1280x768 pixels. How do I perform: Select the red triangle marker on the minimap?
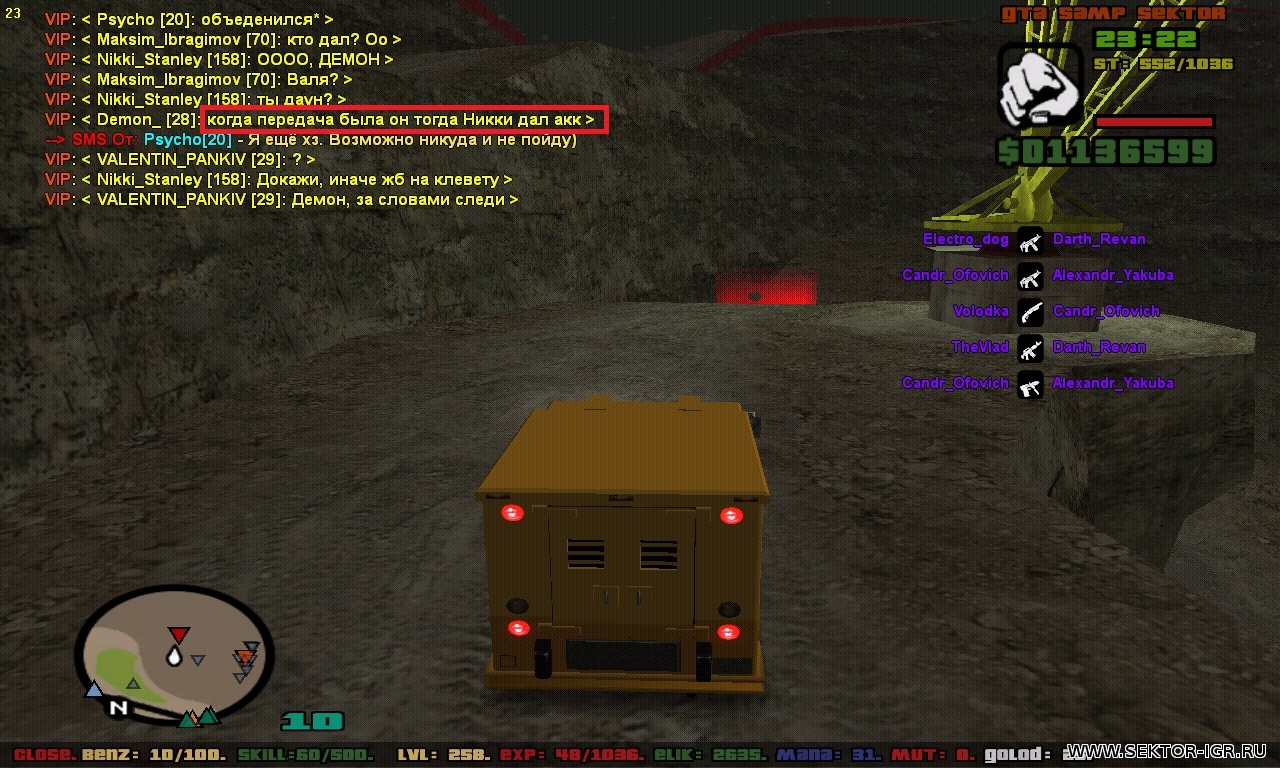coord(178,635)
